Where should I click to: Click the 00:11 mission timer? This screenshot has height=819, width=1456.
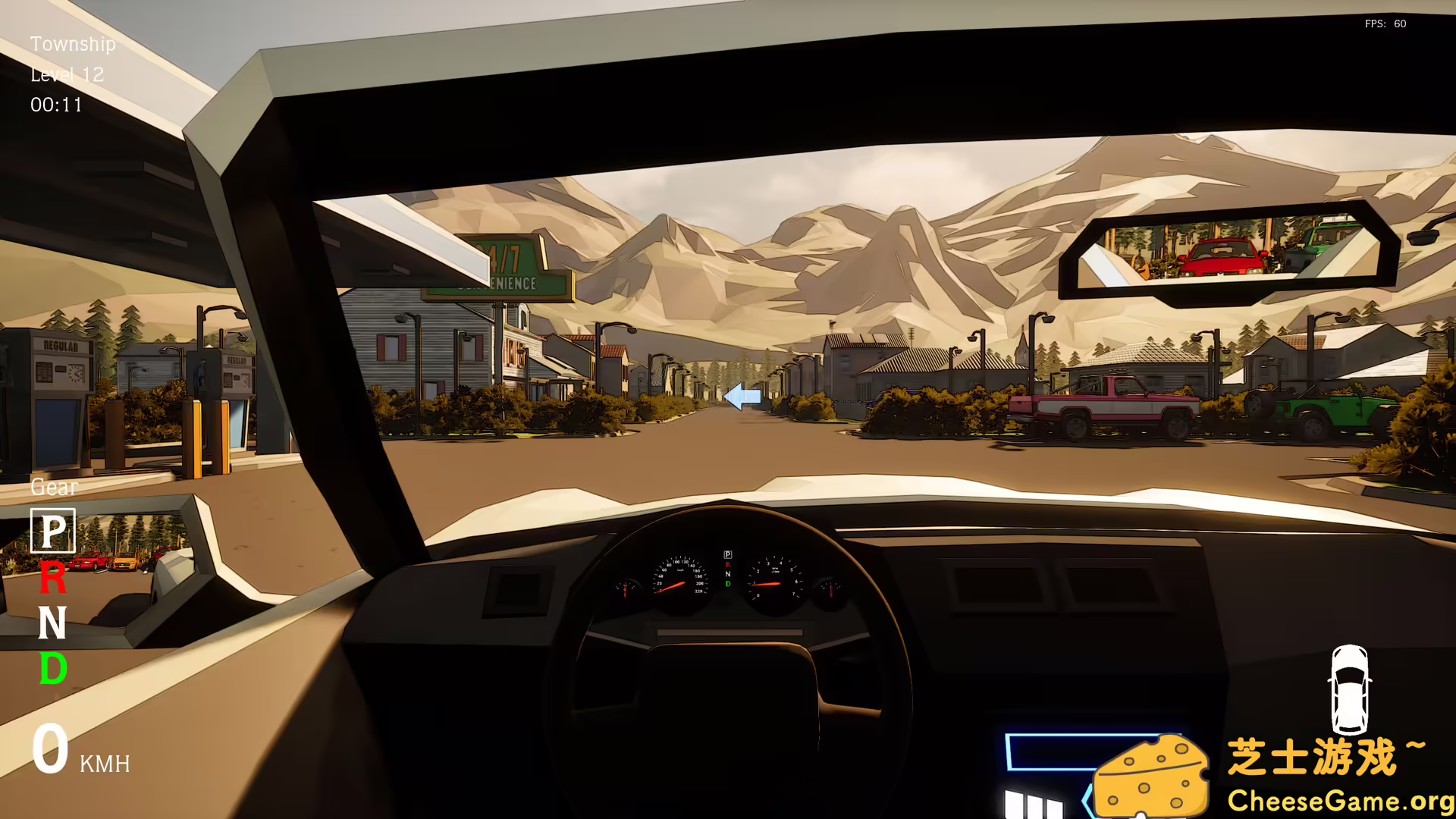point(57,105)
